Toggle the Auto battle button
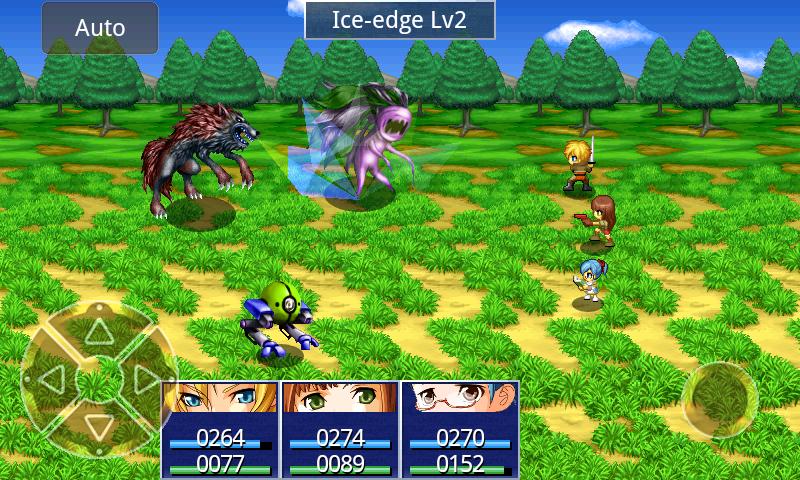800x480 pixels. point(100,28)
